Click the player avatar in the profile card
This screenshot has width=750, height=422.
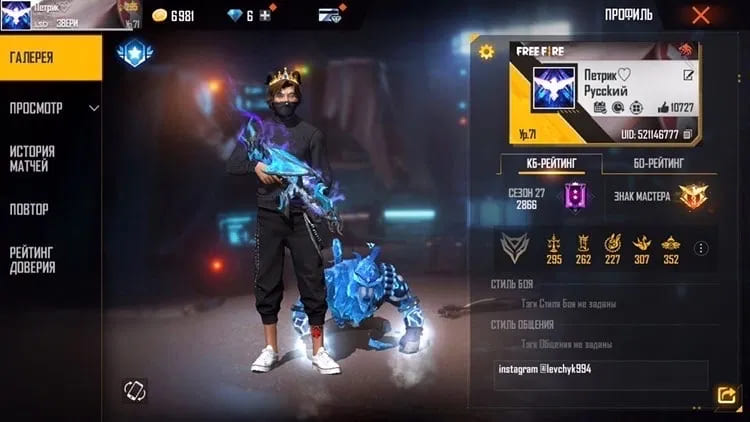pyautogui.click(x=549, y=90)
